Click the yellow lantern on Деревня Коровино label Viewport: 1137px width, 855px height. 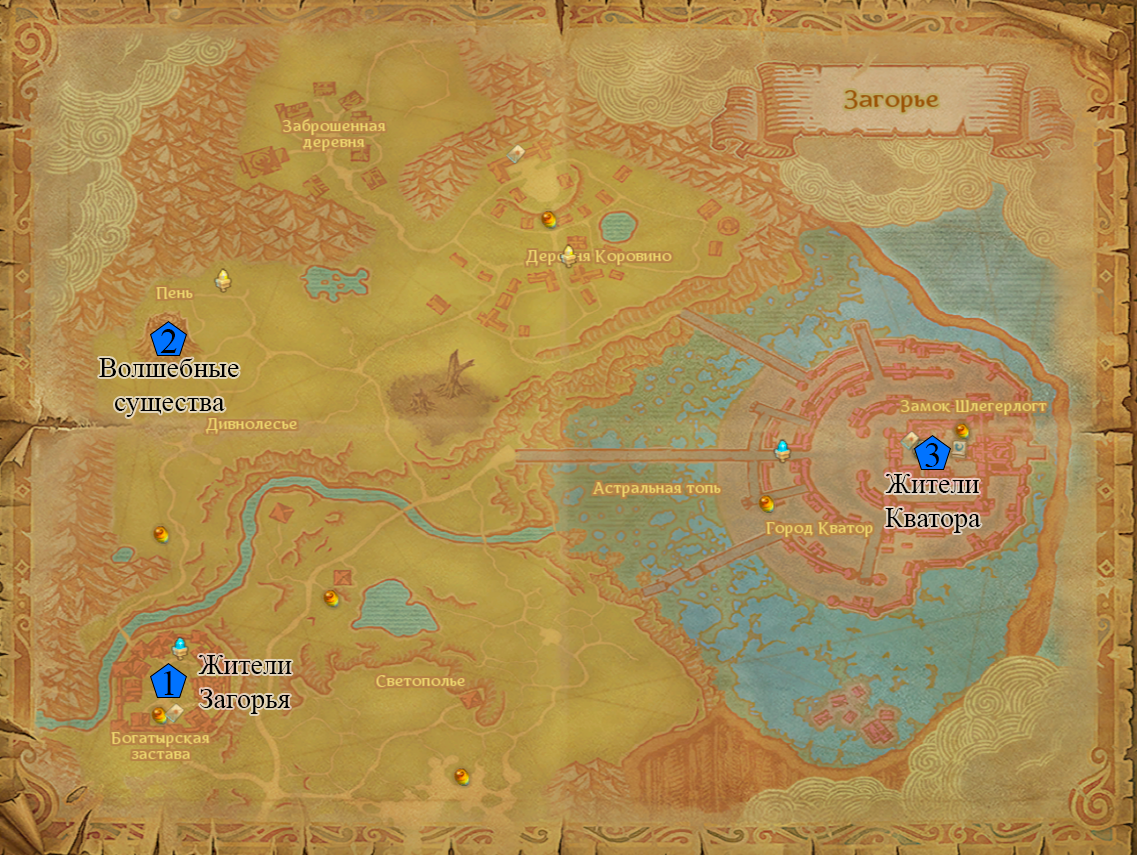[569, 256]
